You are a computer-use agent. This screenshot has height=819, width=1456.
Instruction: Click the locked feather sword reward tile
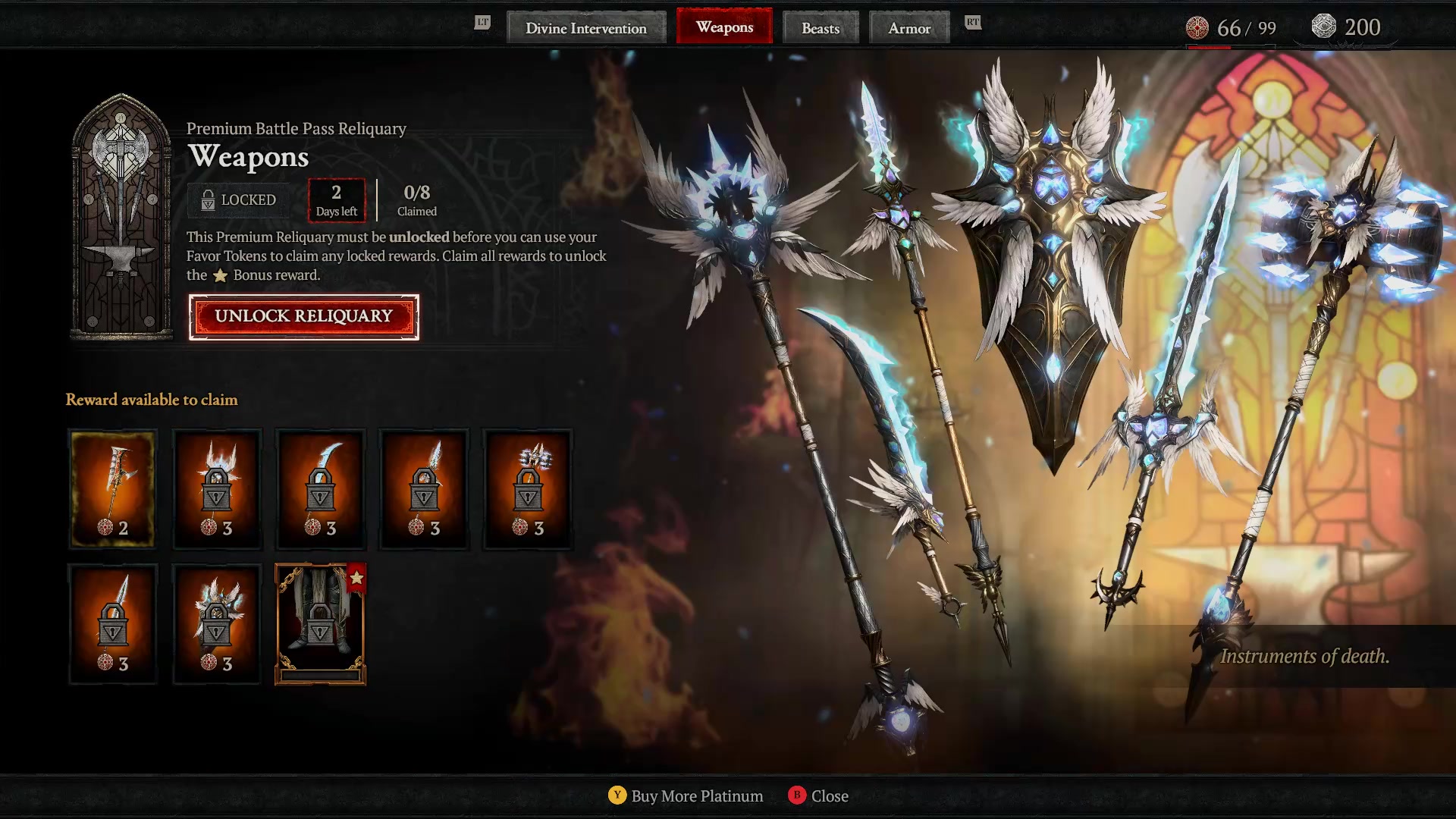423,489
